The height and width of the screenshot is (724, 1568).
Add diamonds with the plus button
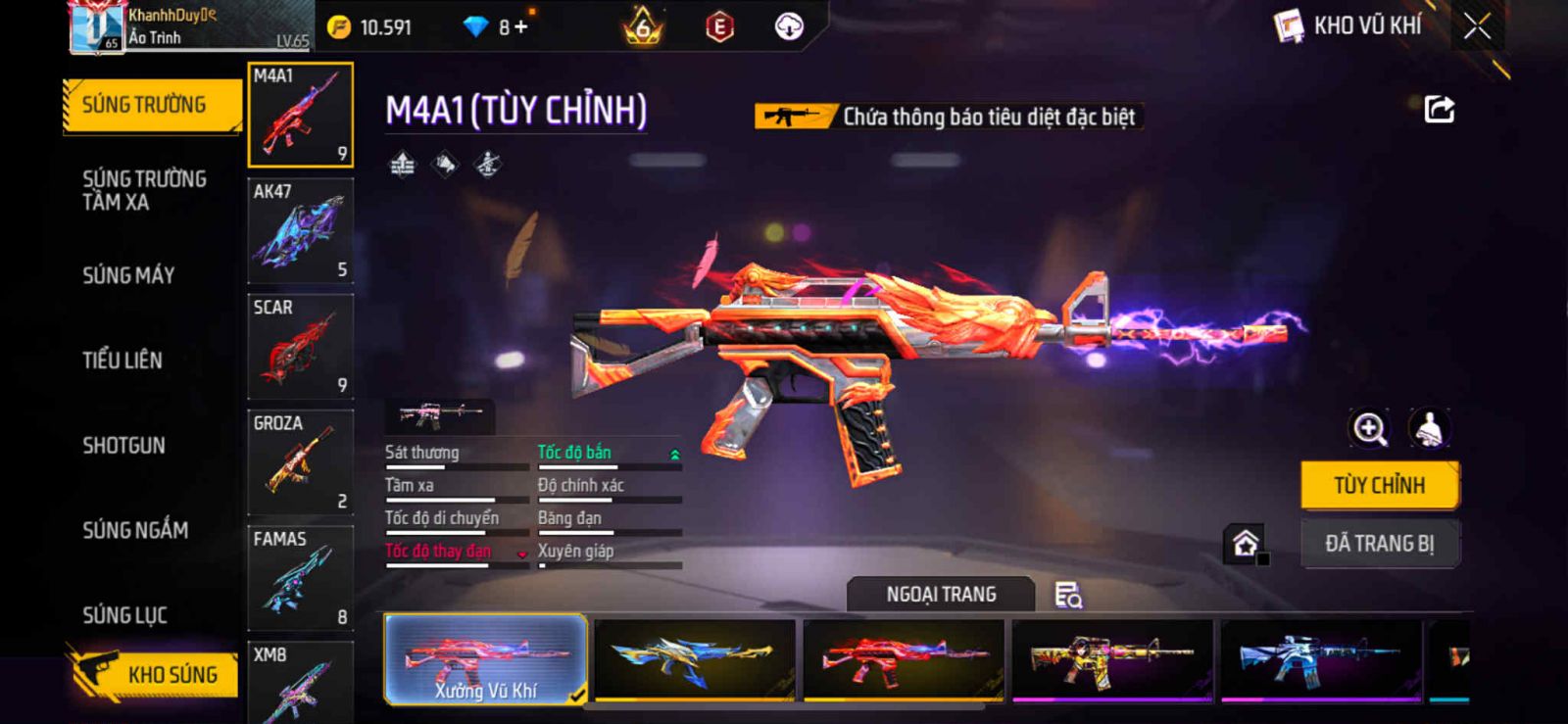click(520, 26)
